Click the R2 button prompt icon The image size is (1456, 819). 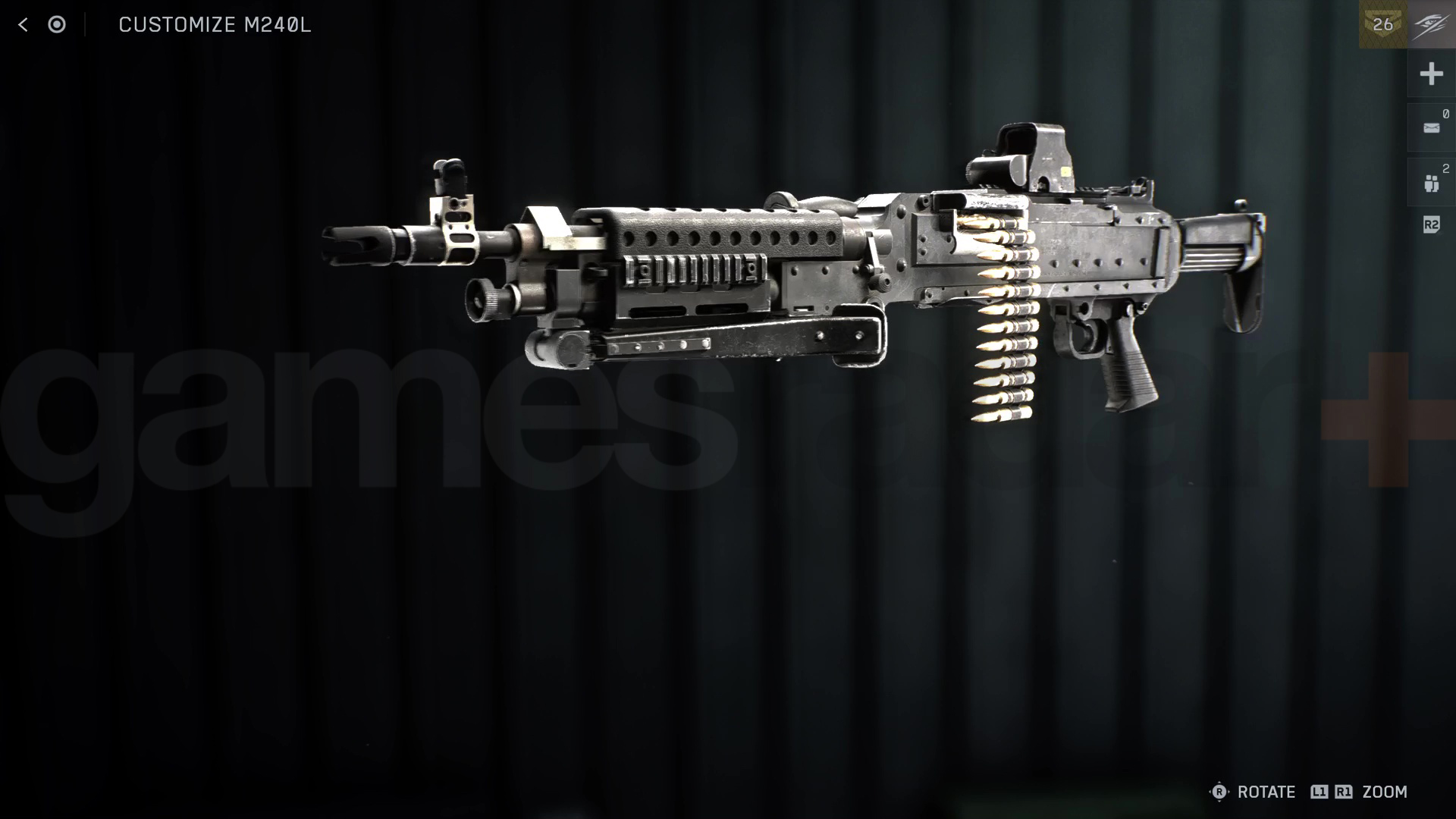pyautogui.click(x=1430, y=224)
